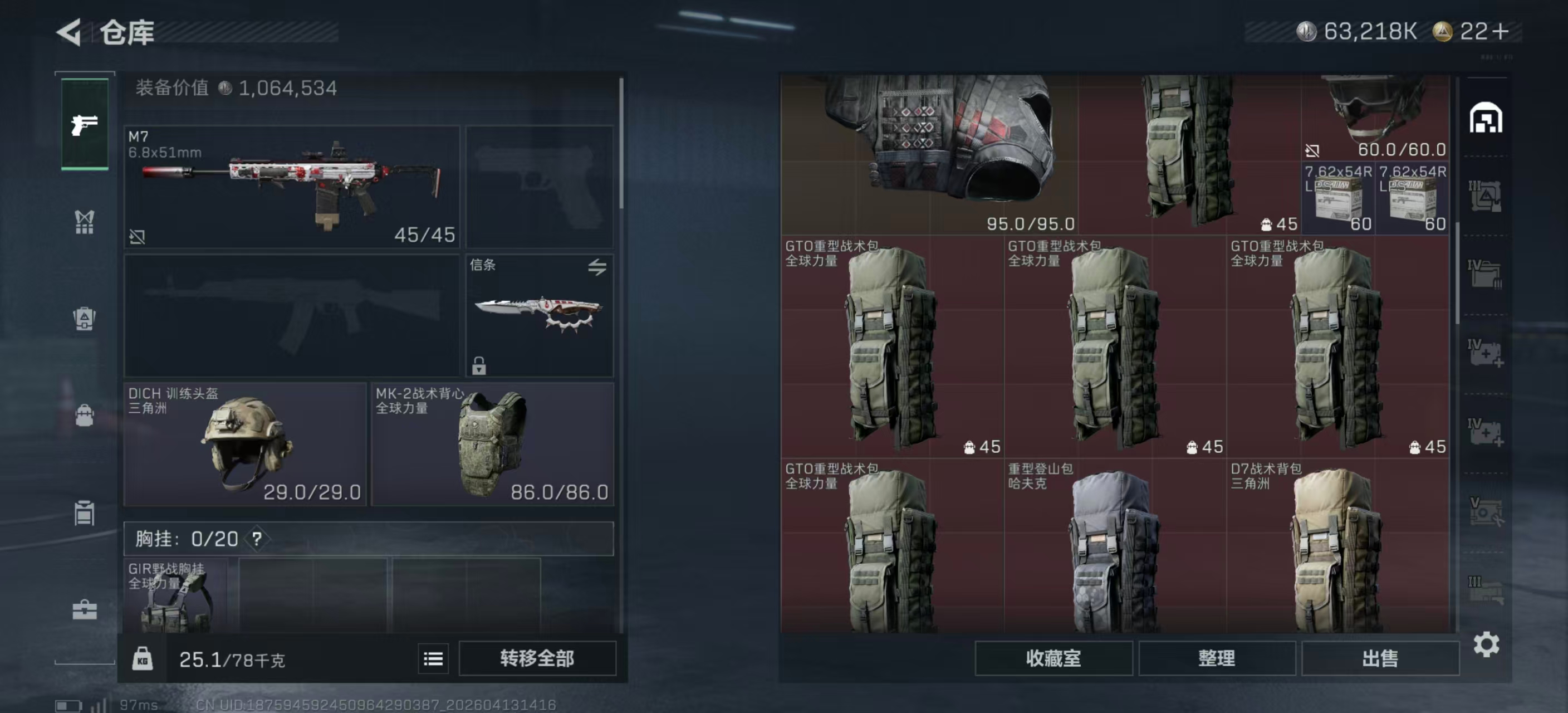Image resolution: width=1568 pixels, height=713 pixels.
Task: Open stash settings with the gear icon
Action: [x=1486, y=644]
